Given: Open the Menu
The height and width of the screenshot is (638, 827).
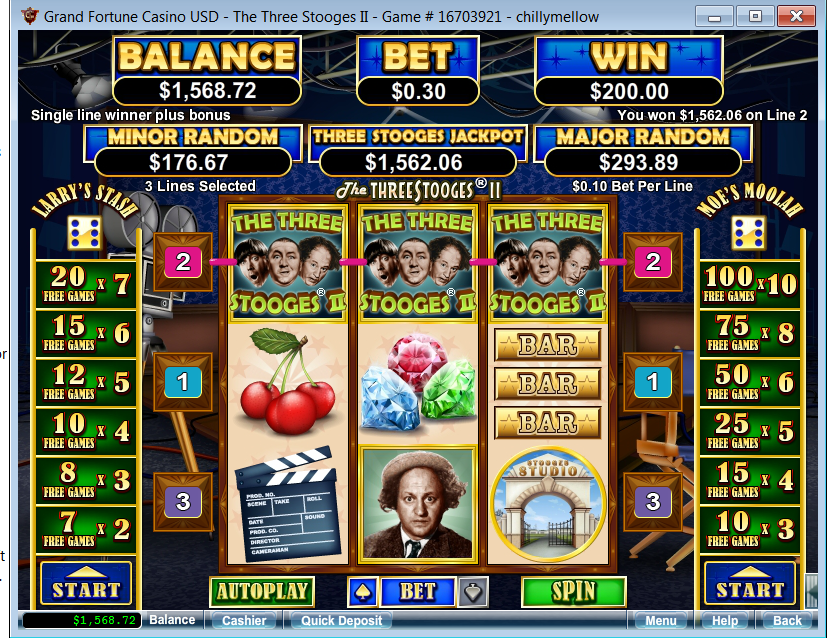Looking at the screenshot, I should pyautogui.click(x=660, y=621).
